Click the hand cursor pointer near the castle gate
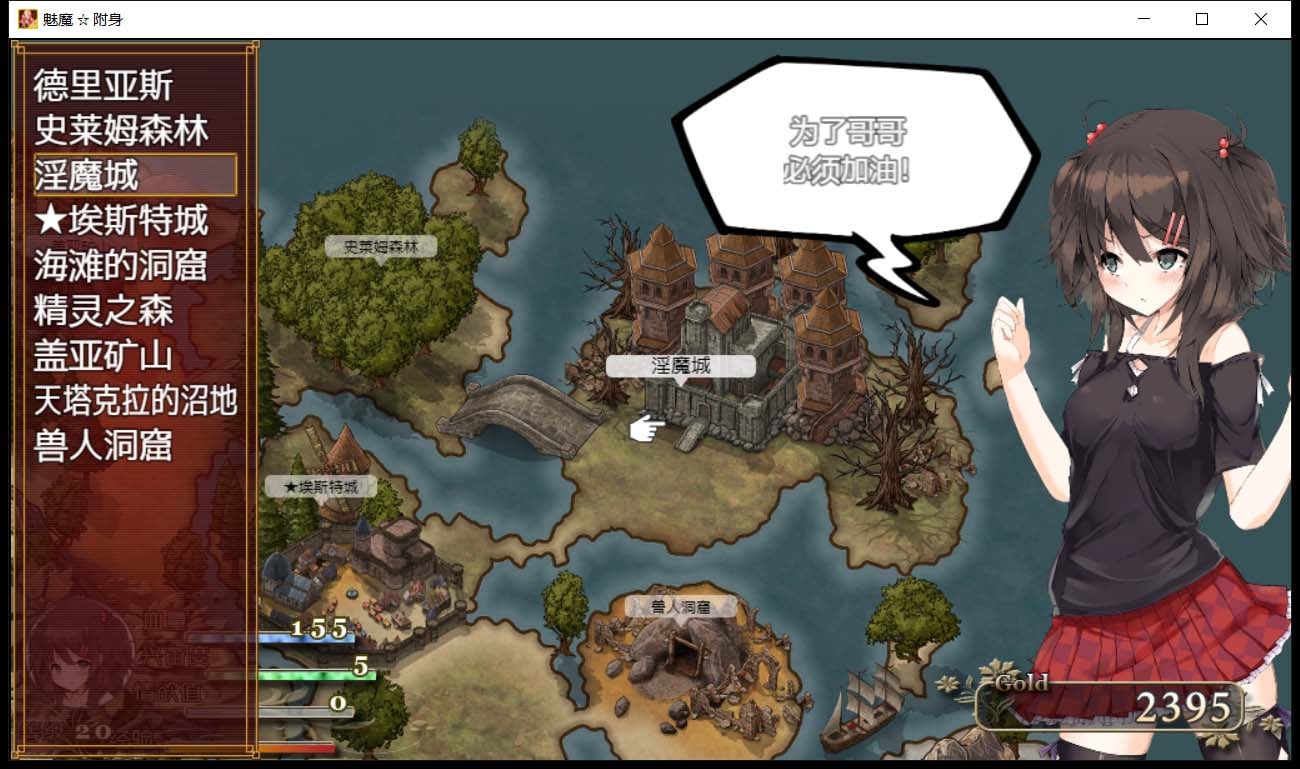This screenshot has width=1300, height=769. pyautogui.click(x=643, y=428)
